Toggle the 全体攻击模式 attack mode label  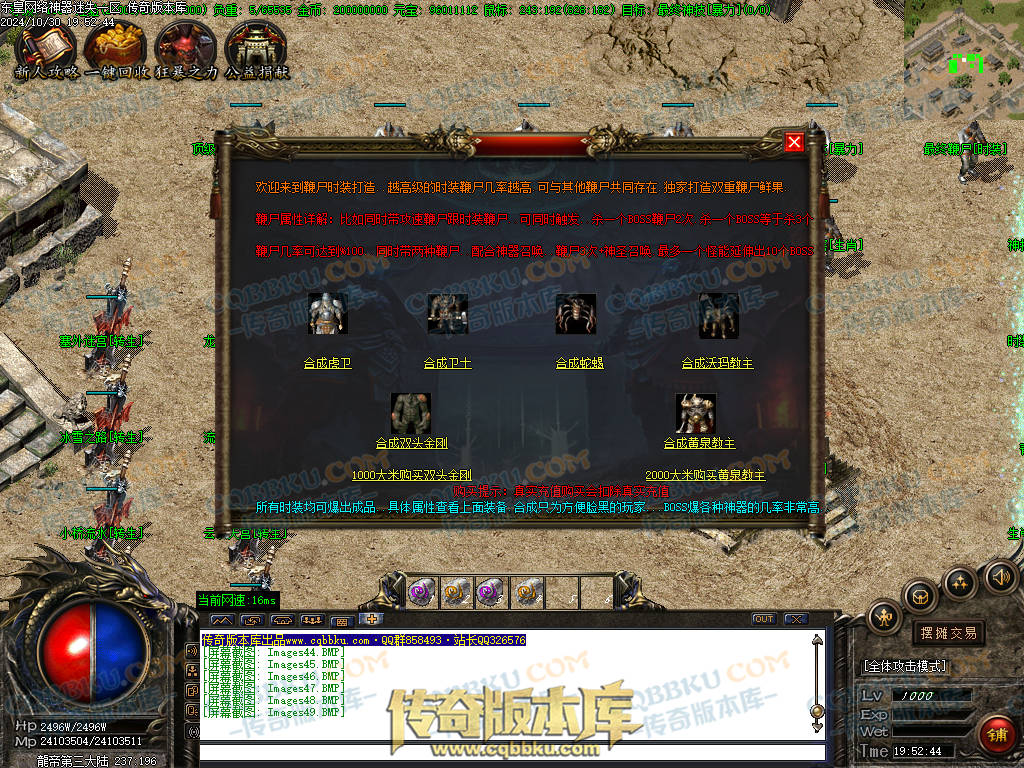coord(904,665)
